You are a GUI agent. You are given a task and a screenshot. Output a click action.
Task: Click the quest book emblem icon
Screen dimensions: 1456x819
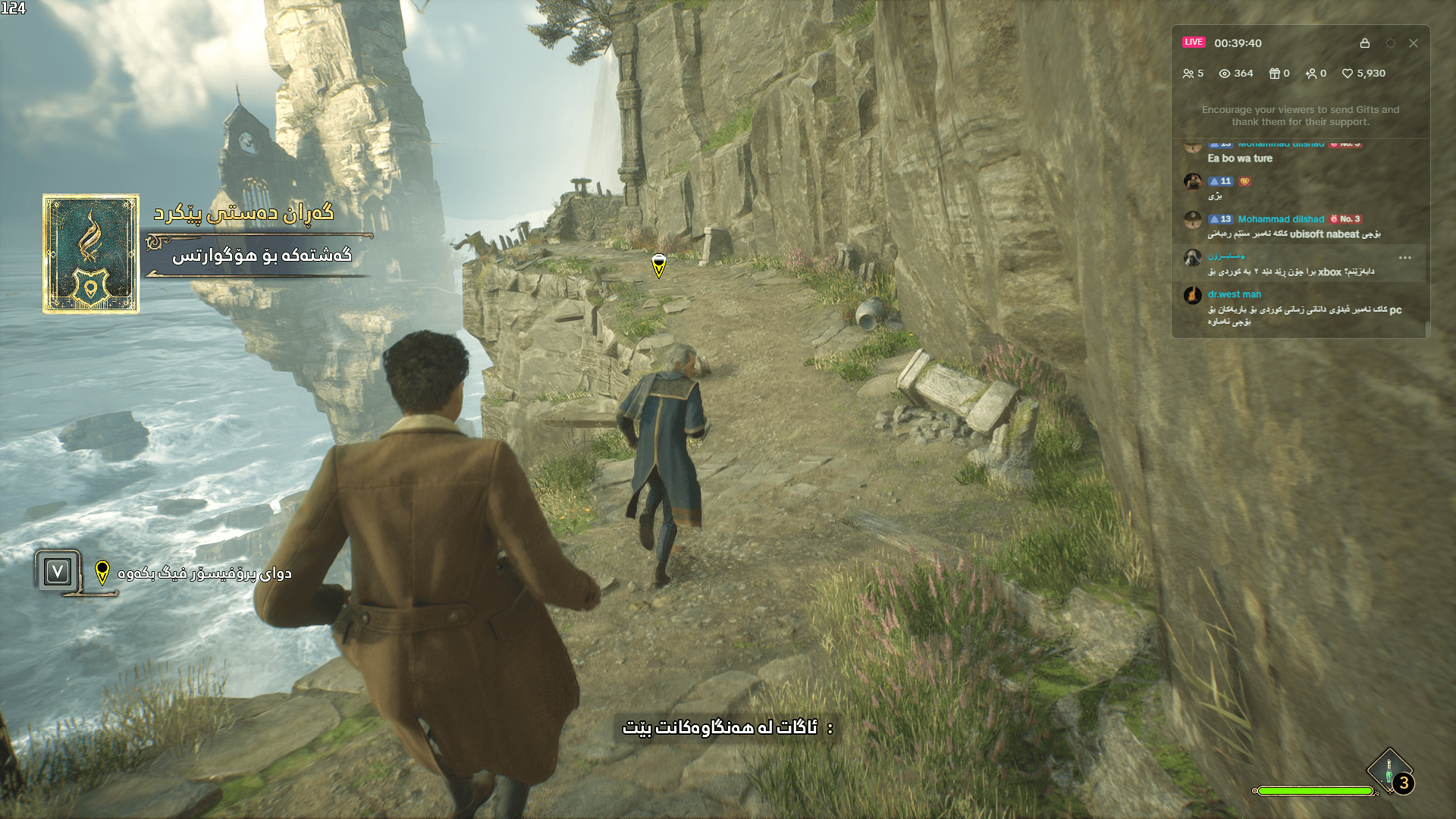(x=91, y=254)
